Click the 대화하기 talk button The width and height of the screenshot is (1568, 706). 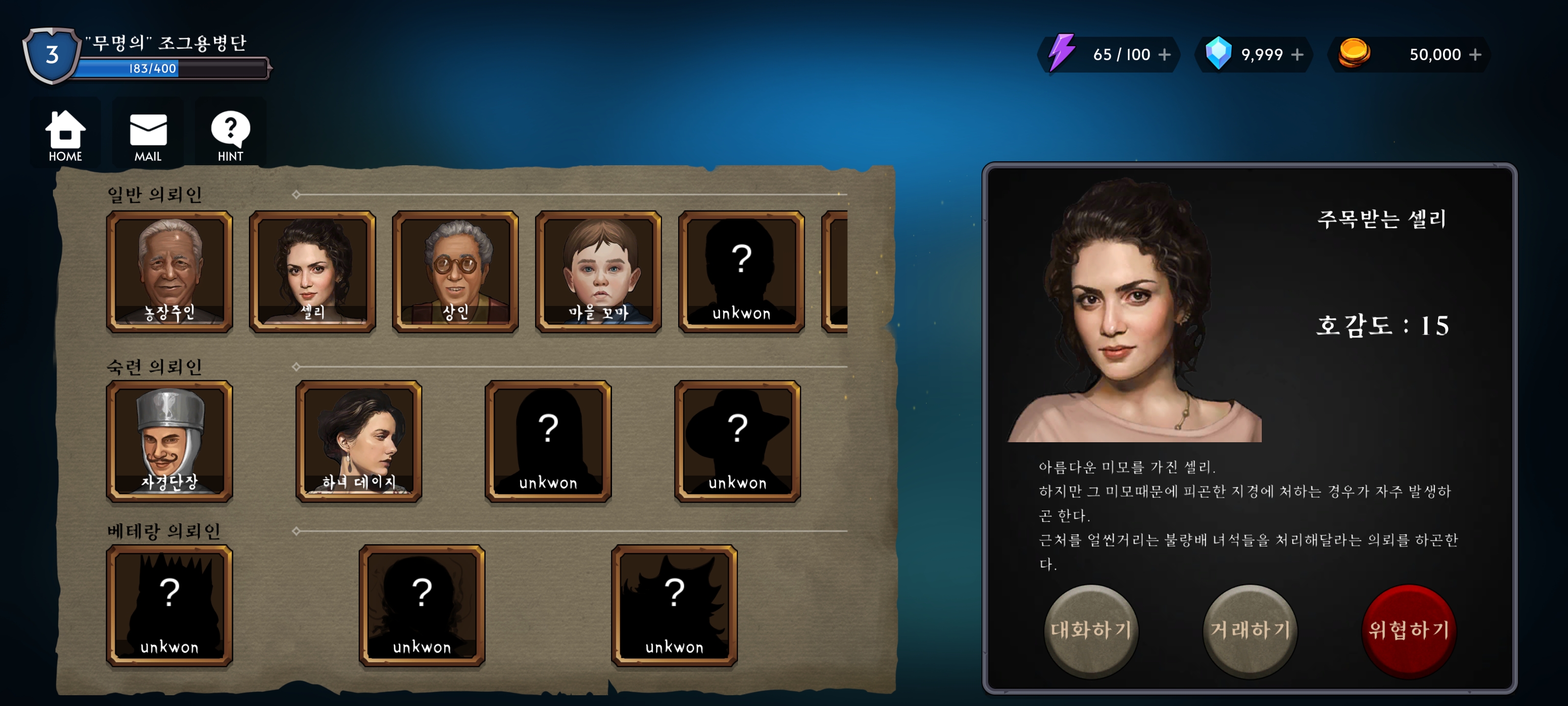click(x=1091, y=630)
